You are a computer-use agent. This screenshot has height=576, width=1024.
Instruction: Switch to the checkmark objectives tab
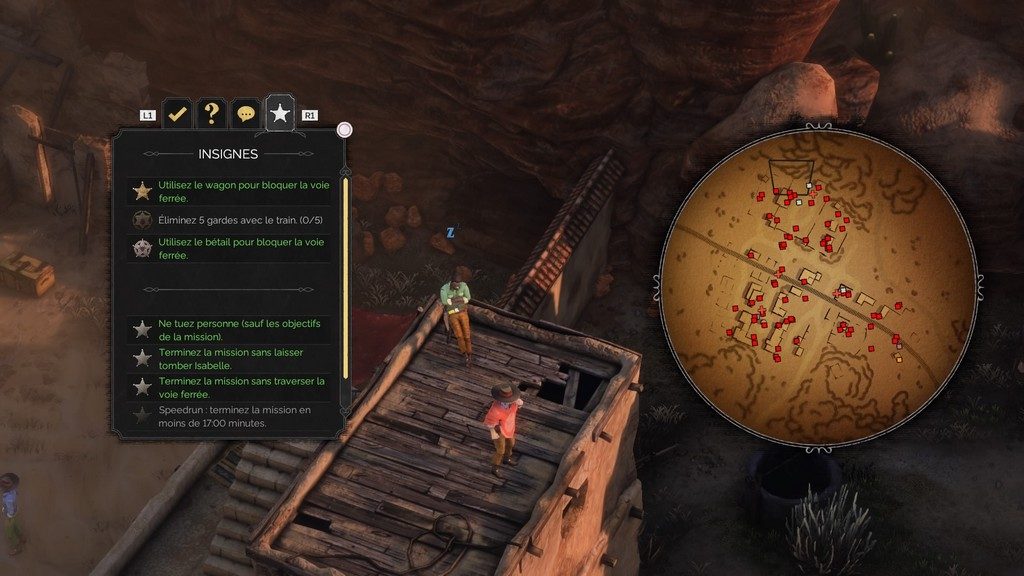point(178,114)
